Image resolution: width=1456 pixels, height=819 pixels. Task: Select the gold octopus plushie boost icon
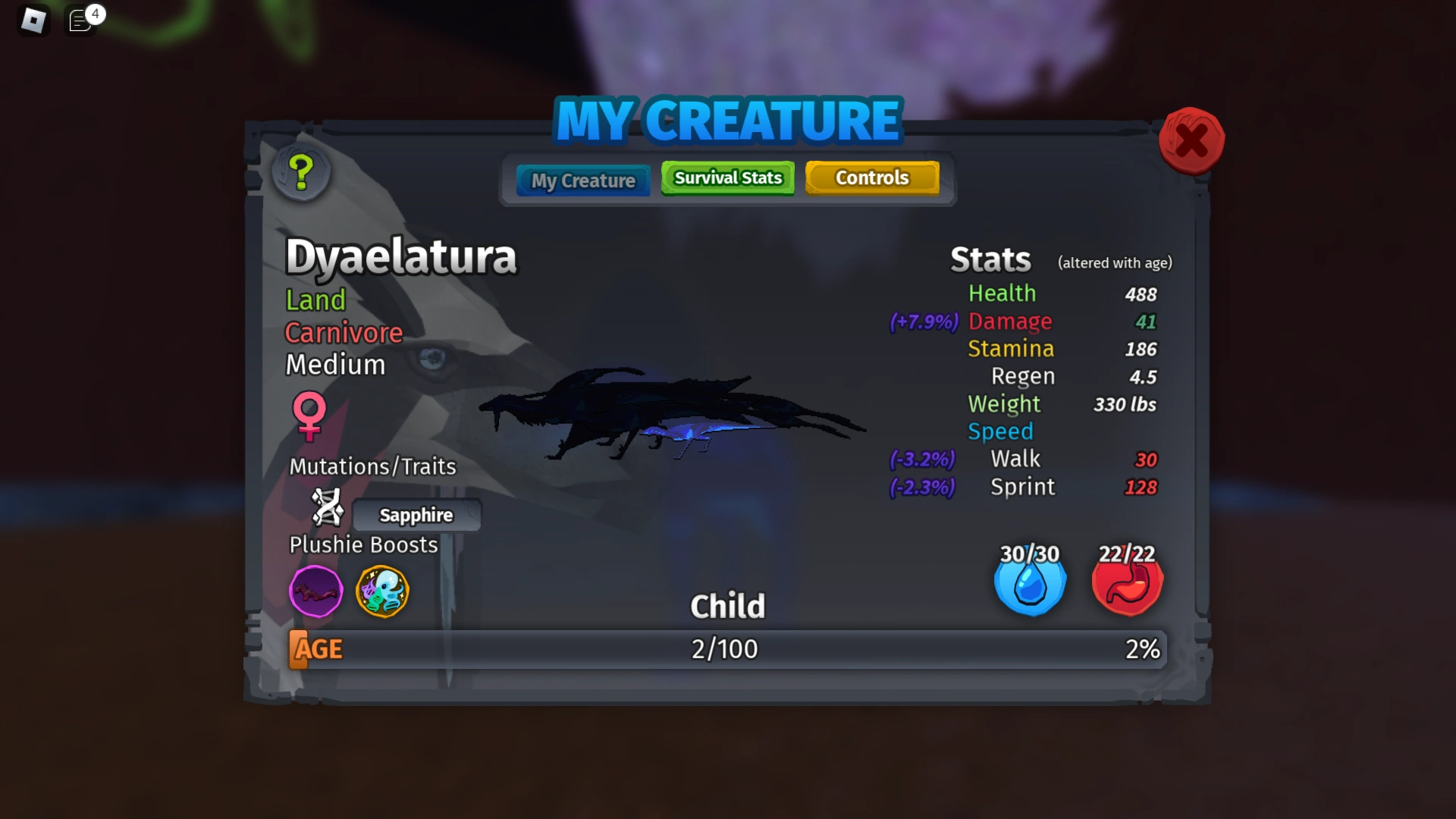tap(382, 592)
